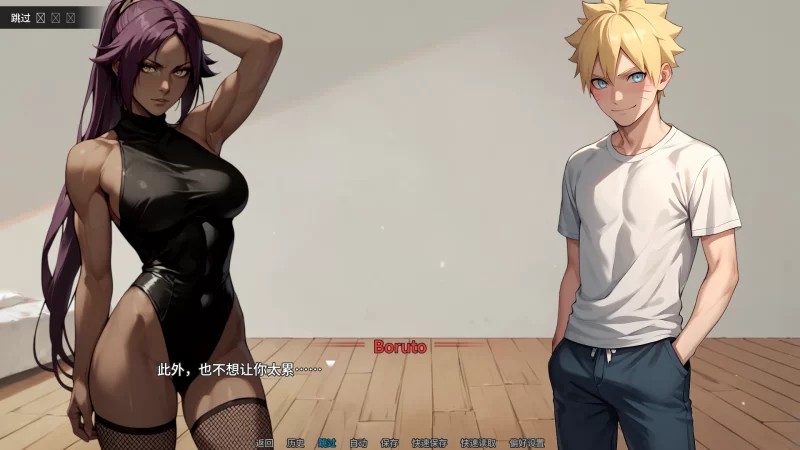Select 快速保存 (Quick Save)

click(x=428, y=442)
